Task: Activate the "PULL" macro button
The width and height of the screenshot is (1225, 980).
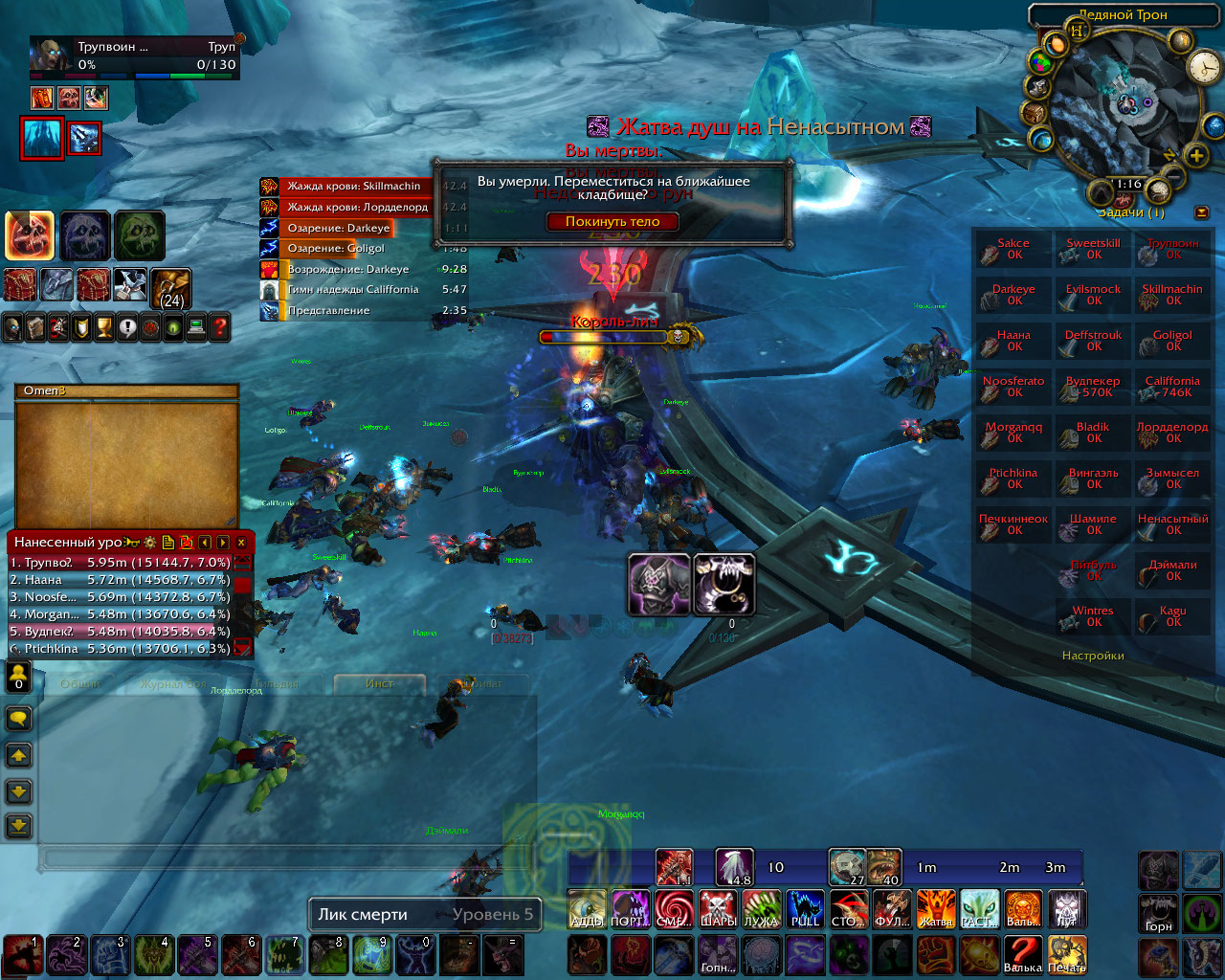Action: click(805, 908)
